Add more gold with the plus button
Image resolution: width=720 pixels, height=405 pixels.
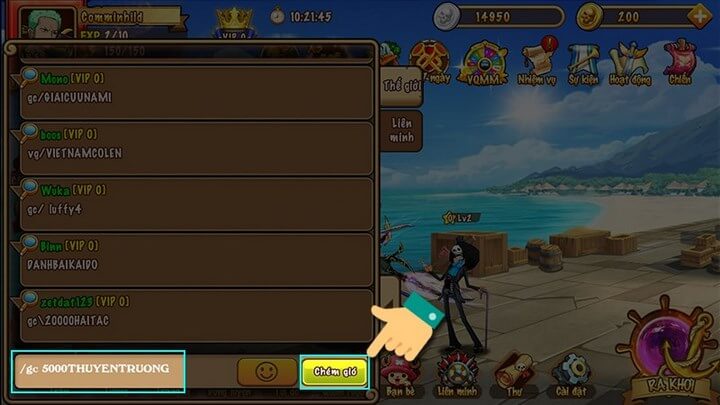click(x=697, y=17)
